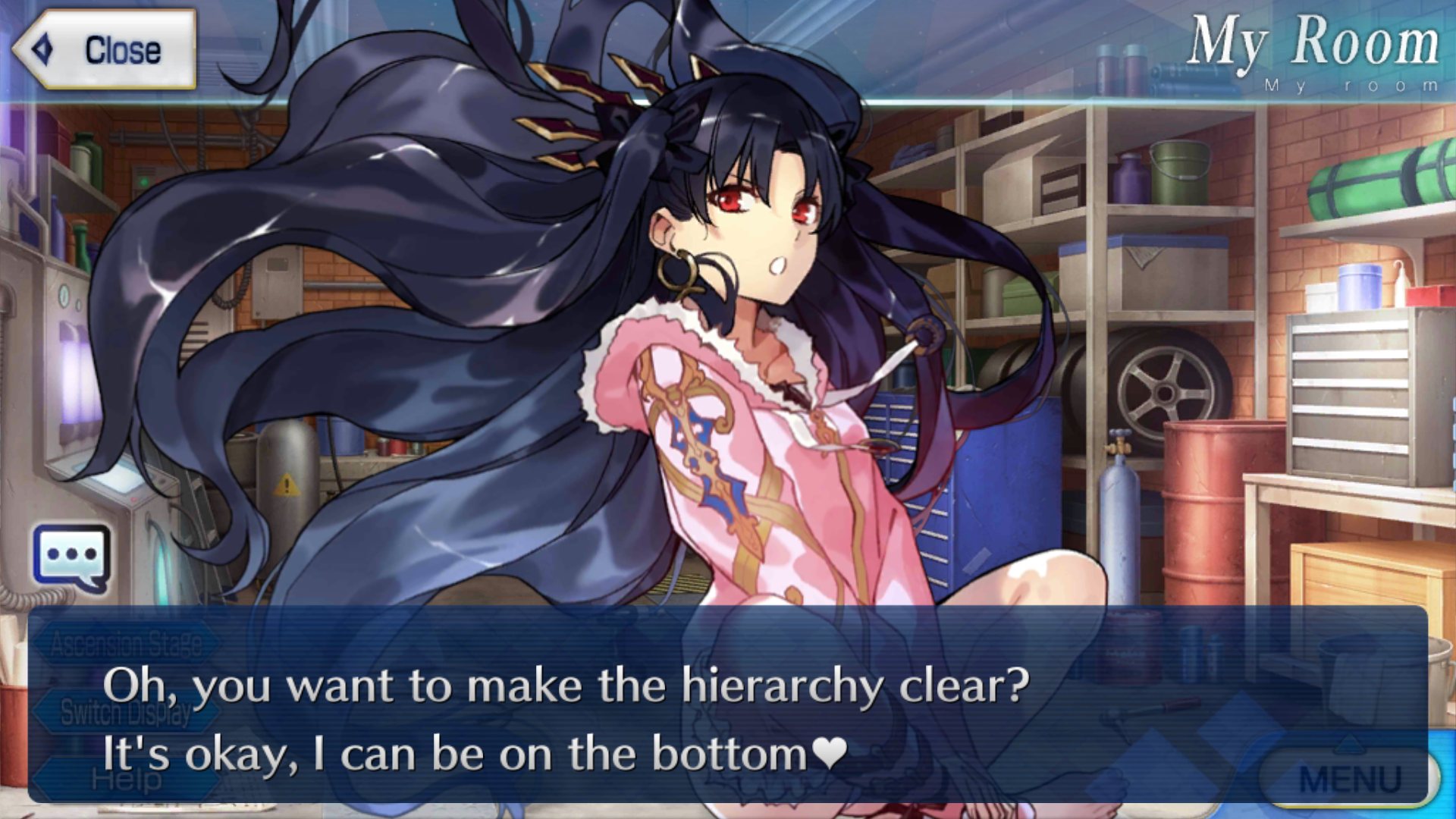The height and width of the screenshot is (819, 1456).
Task: Tap the speech bubble dialogue icon
Action: 71,558
